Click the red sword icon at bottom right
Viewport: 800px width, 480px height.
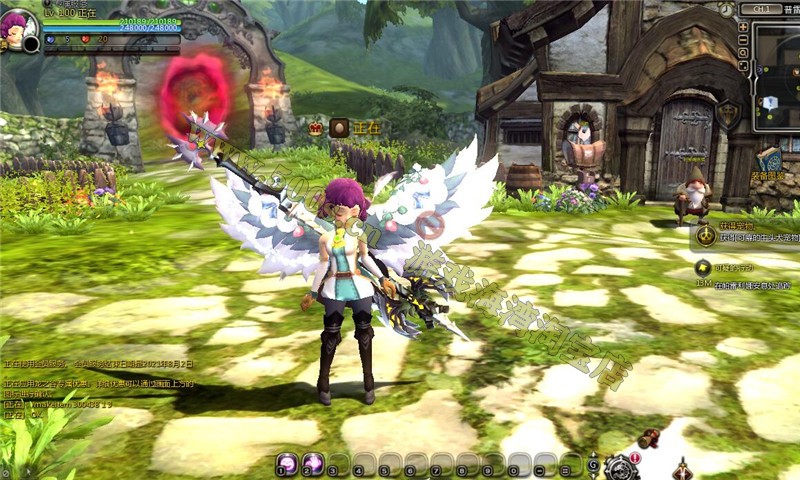click(x=685, y=467)
